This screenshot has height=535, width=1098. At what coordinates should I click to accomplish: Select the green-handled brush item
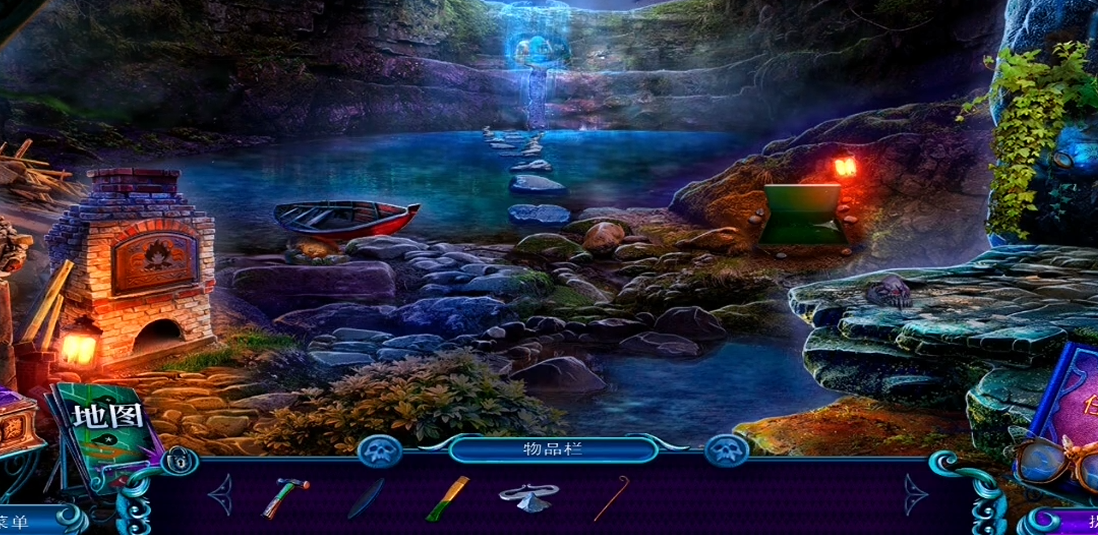pyautogui.click(x=447, y=498)
